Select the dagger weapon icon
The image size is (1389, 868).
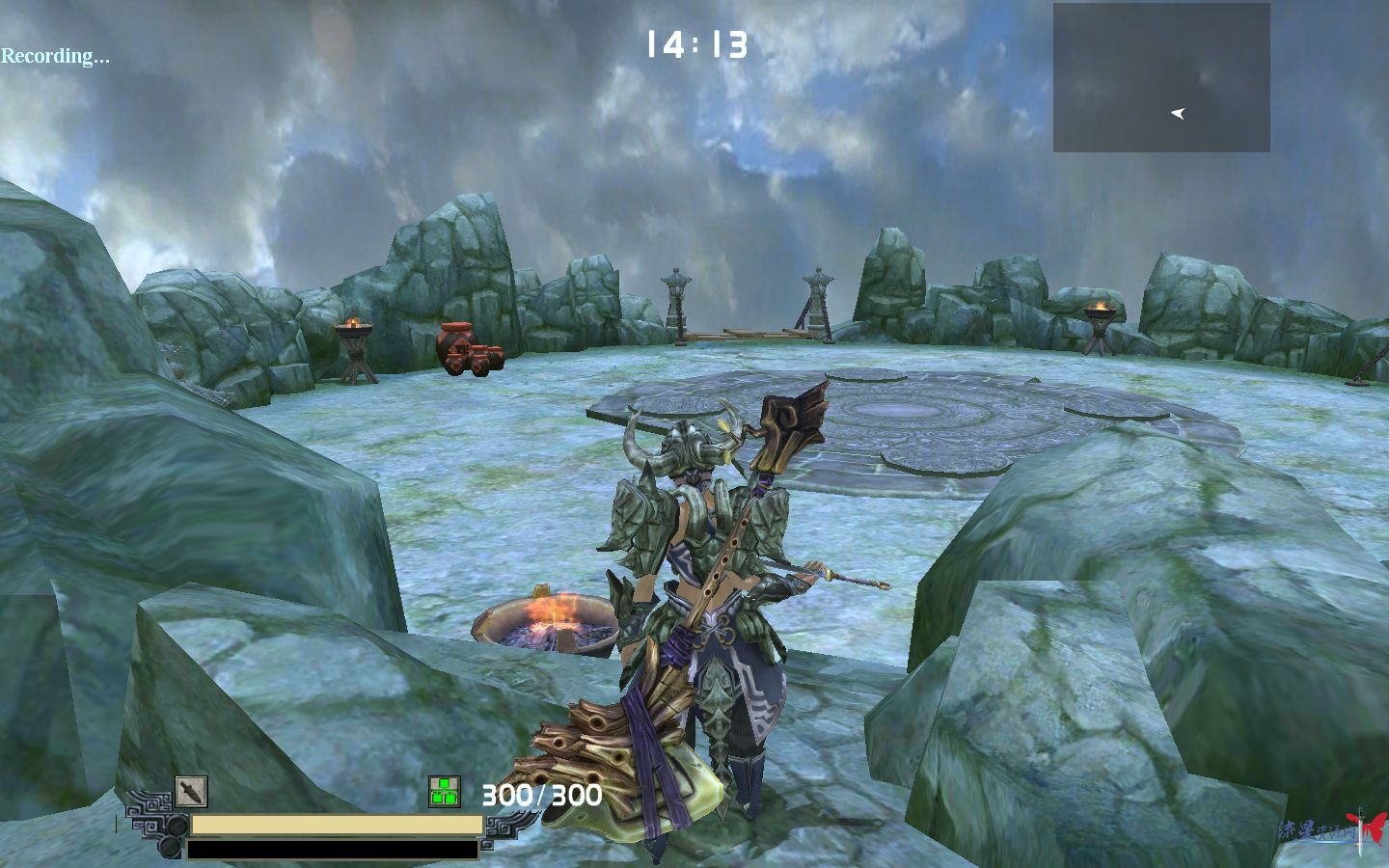pyautogui.click(x=191, y=792)
